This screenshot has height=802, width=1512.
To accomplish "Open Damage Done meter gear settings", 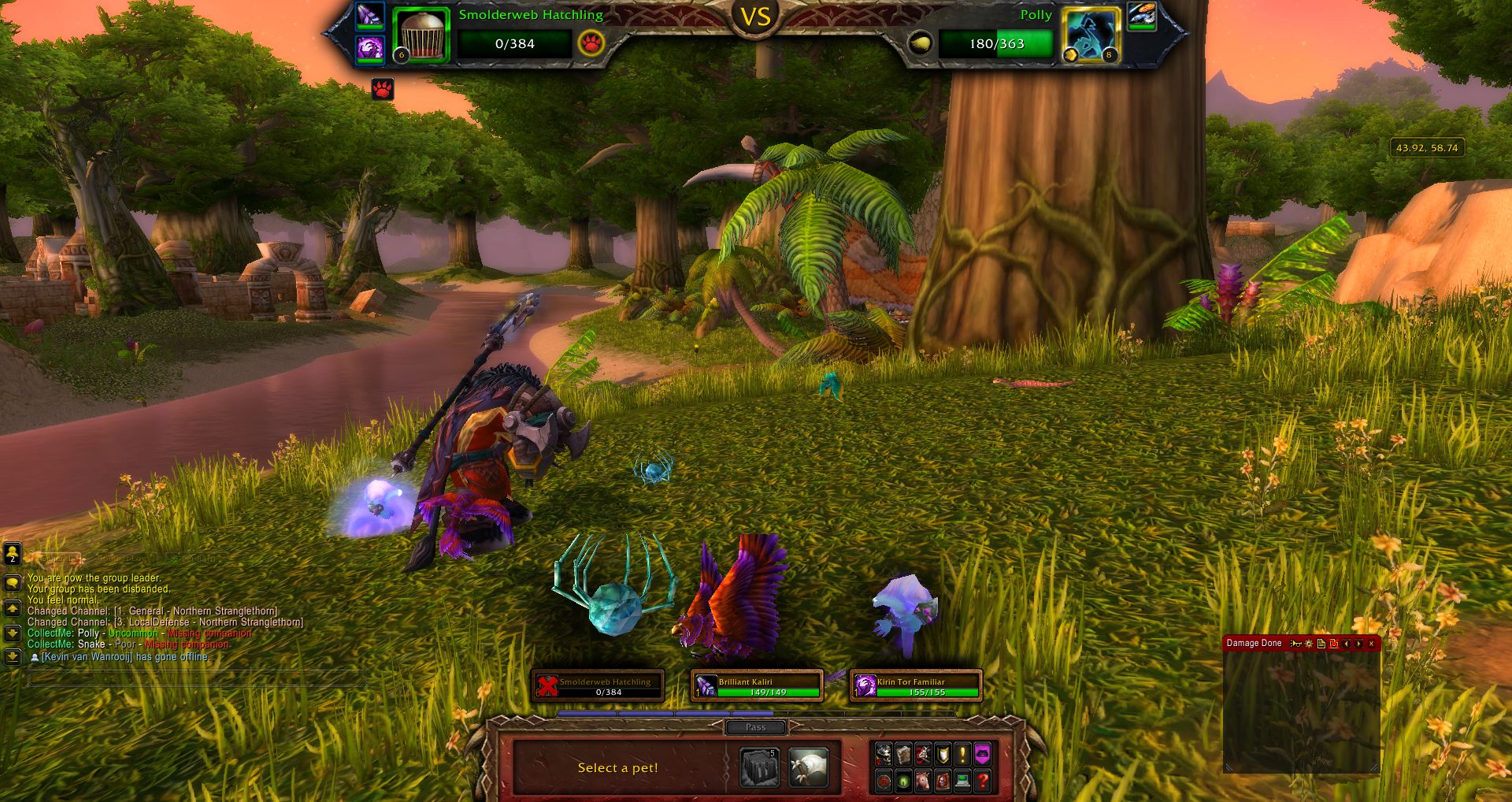I will [1309, 644].
